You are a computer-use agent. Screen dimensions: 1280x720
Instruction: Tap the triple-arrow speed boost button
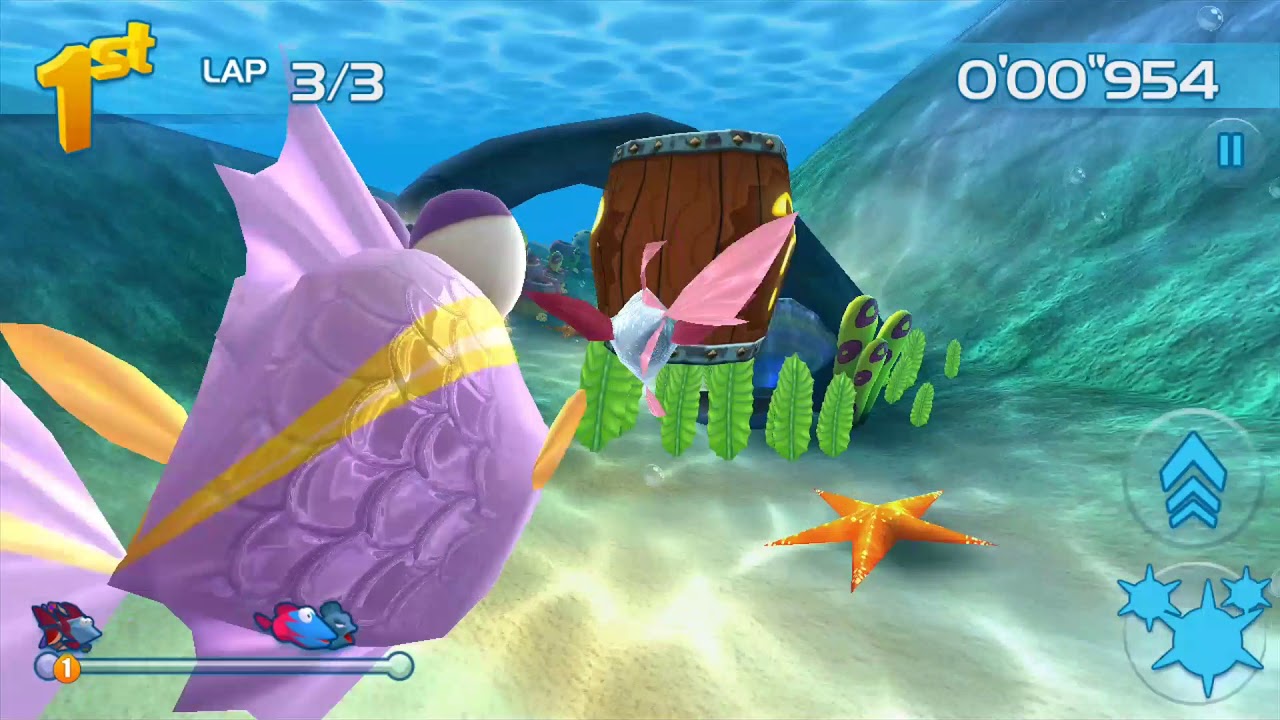click(x=1192, y=479)
